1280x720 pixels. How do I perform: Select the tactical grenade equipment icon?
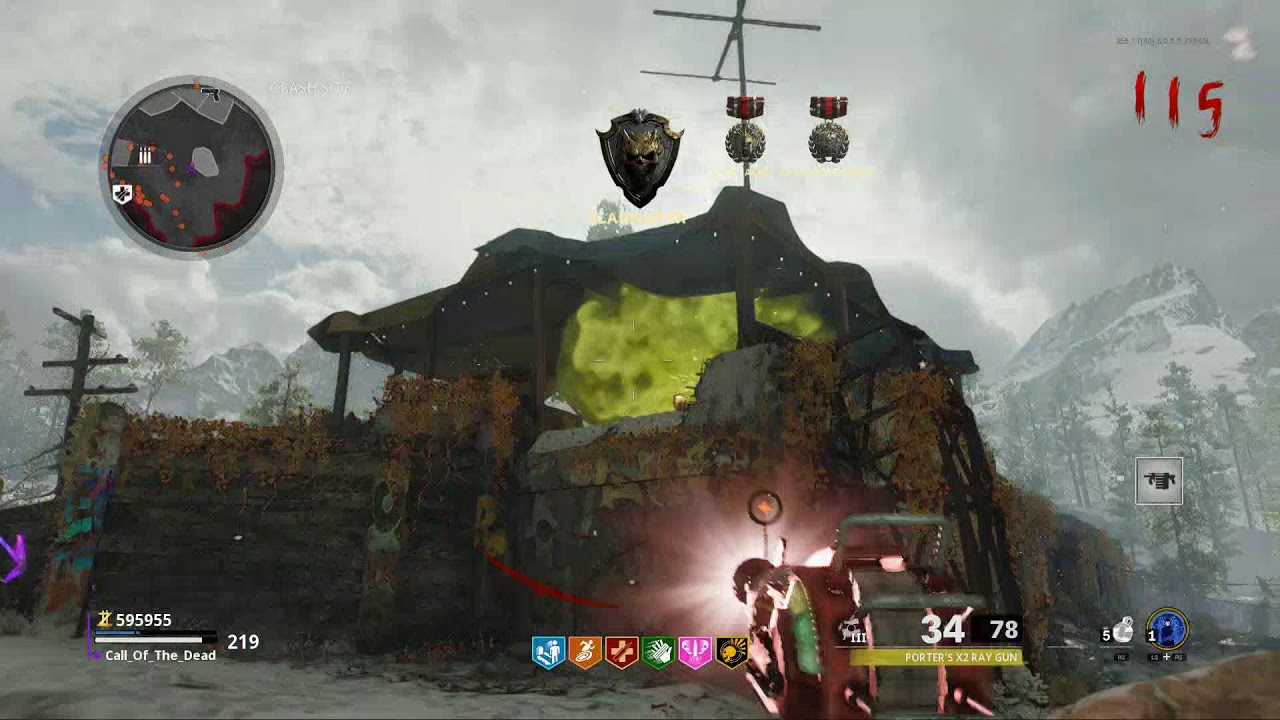[1124, 630]
